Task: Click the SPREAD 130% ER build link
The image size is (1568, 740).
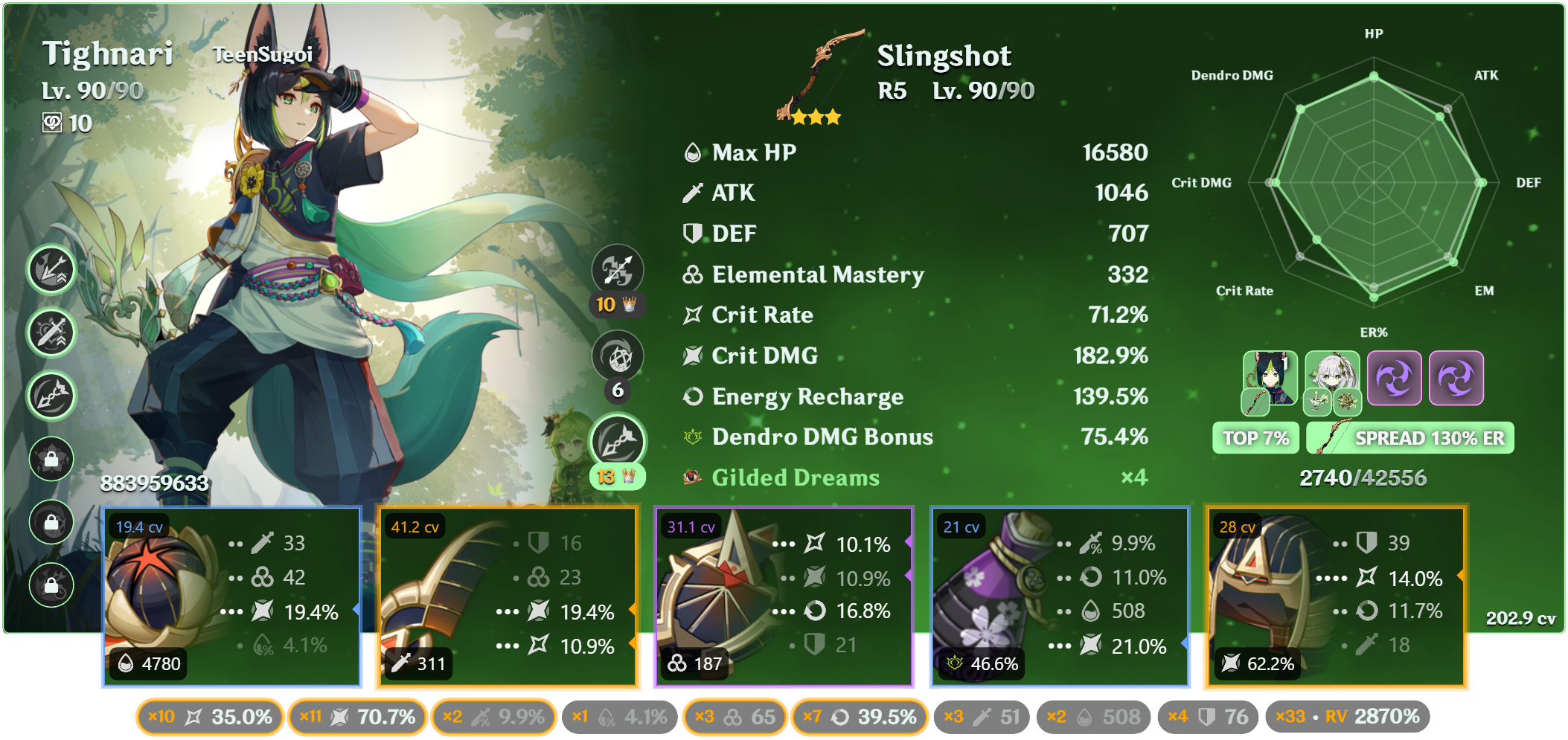Action: click(1410, 438)
